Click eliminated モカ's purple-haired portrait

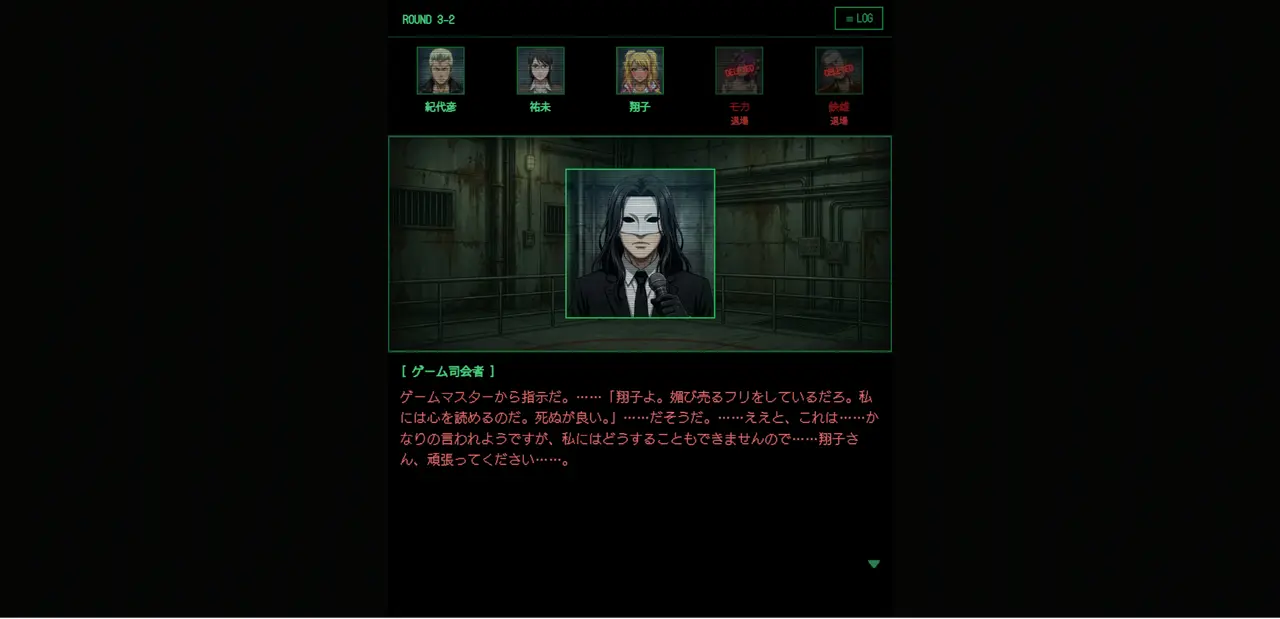click(739, 71)
